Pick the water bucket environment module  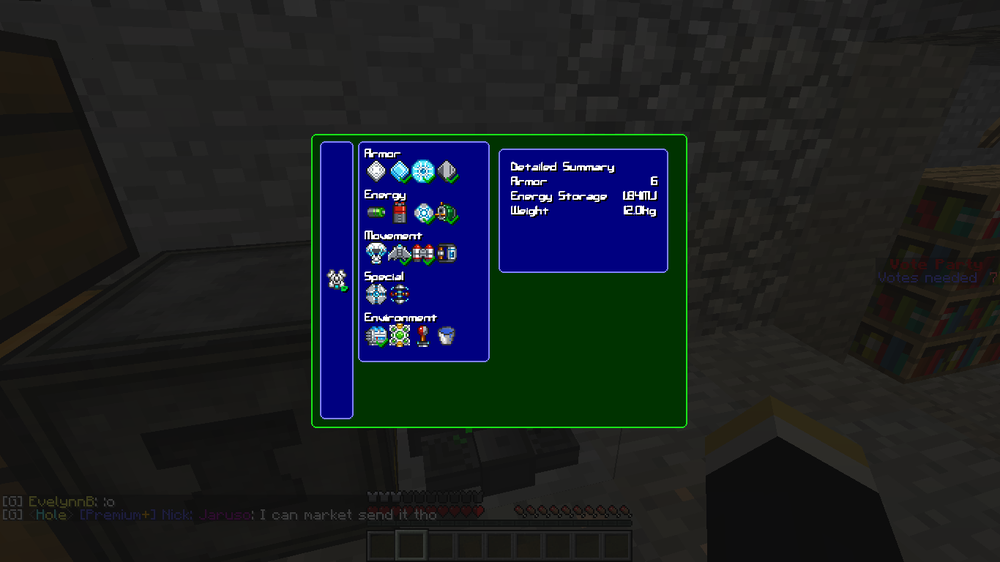(447, 336)
